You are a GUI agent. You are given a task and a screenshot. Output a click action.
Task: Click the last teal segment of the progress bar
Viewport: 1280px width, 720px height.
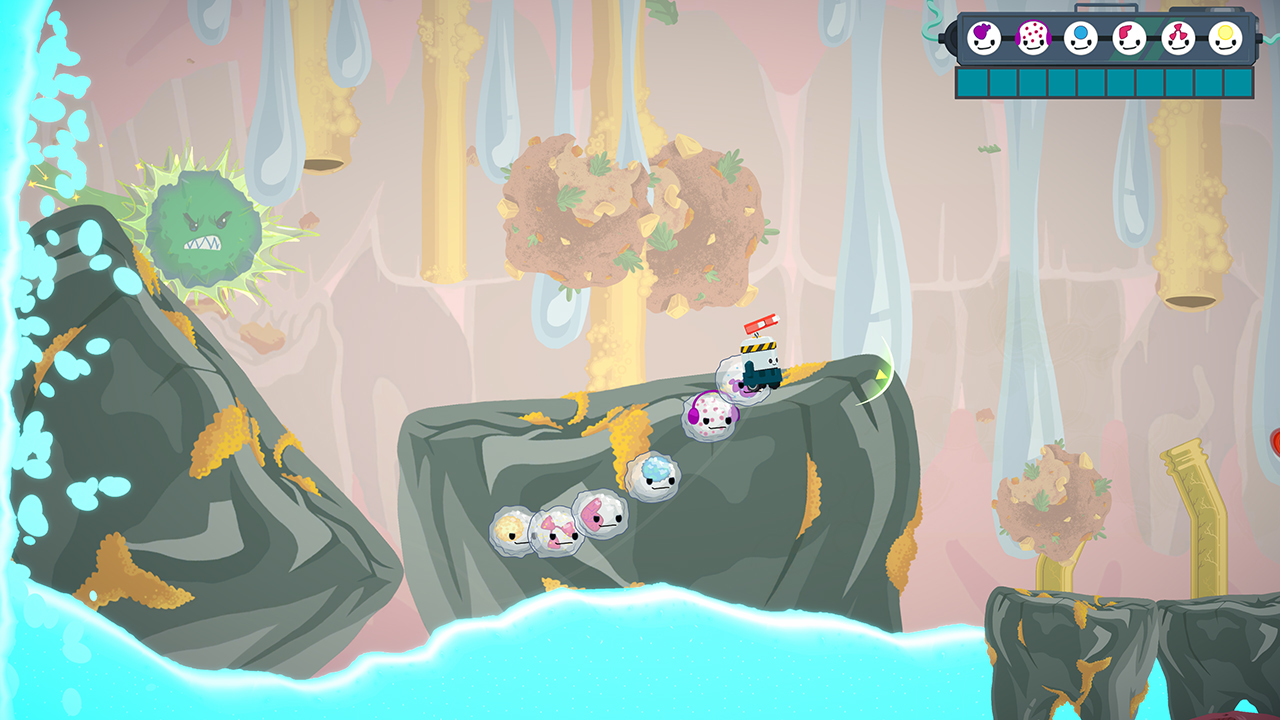(x=1238, y=82)
